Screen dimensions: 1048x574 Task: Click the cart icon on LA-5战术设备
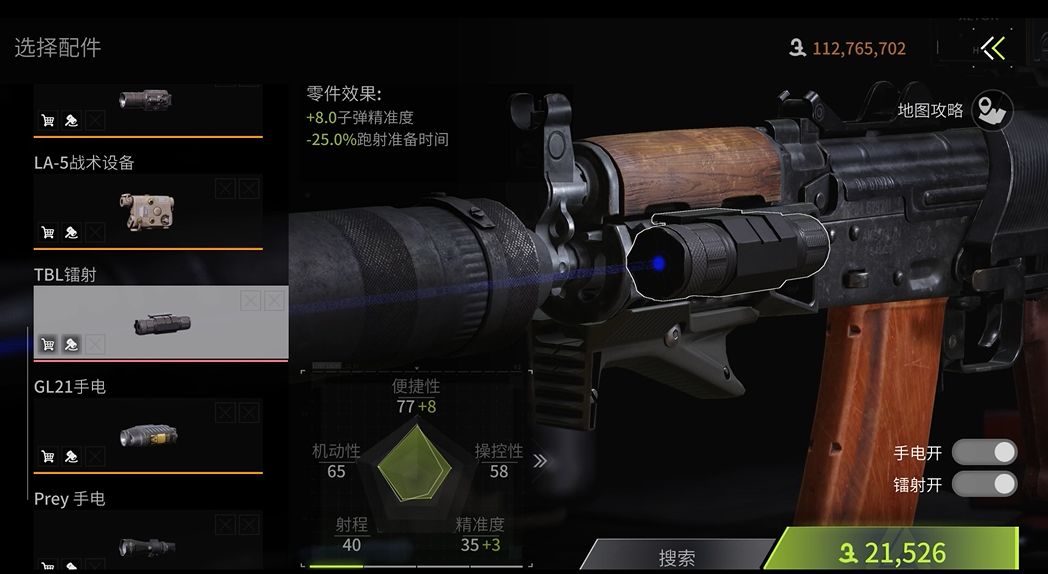point(47,233)
